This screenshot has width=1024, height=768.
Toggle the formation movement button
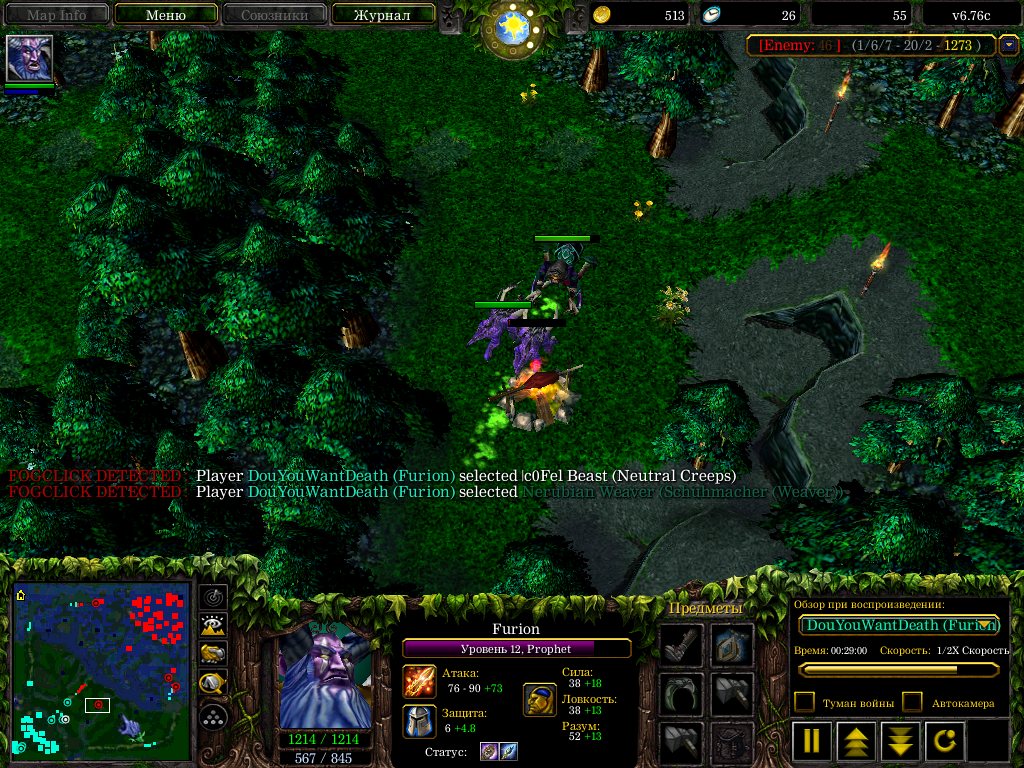pos(214,716)
